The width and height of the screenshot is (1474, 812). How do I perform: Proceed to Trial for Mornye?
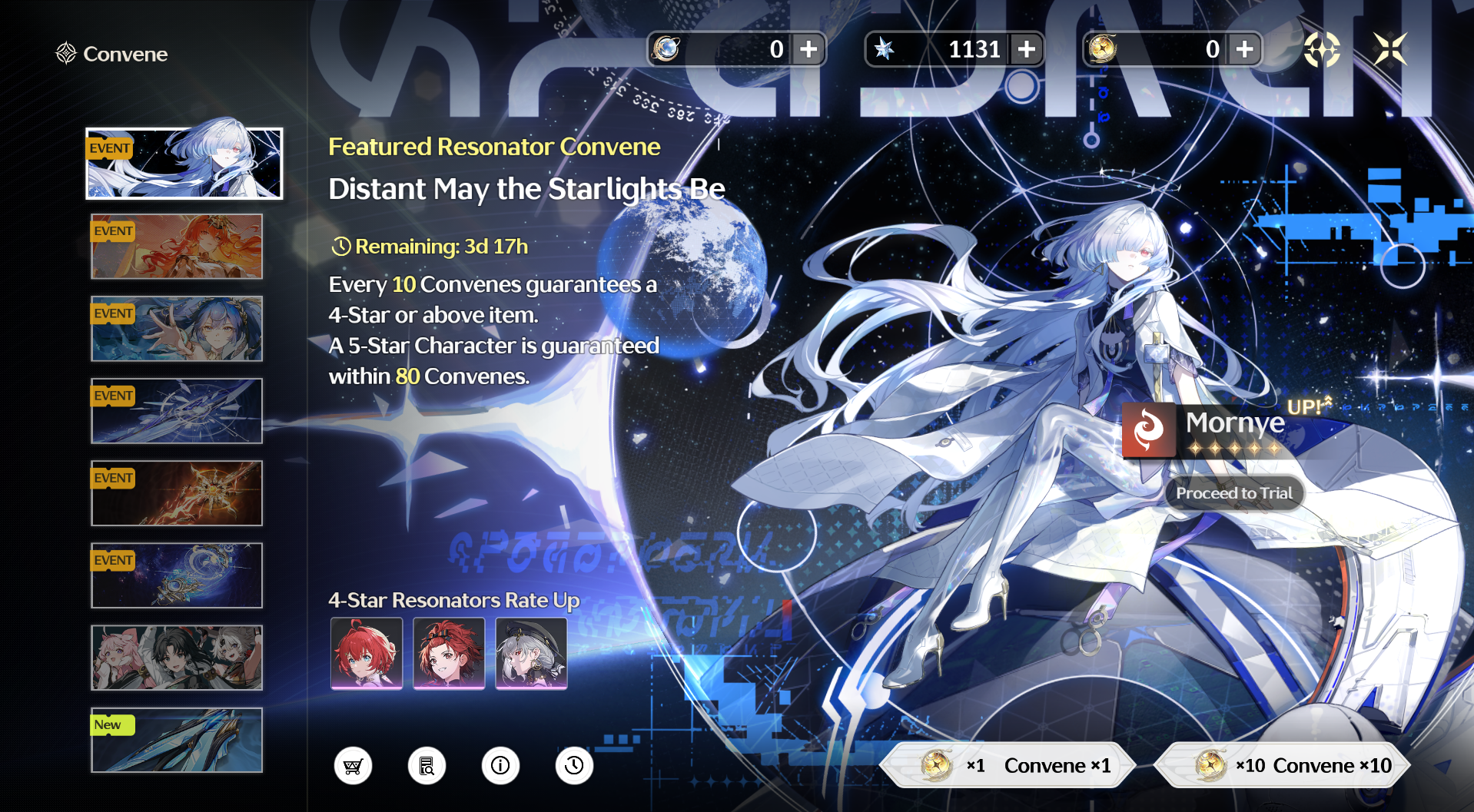click(x=1234, y=493)
